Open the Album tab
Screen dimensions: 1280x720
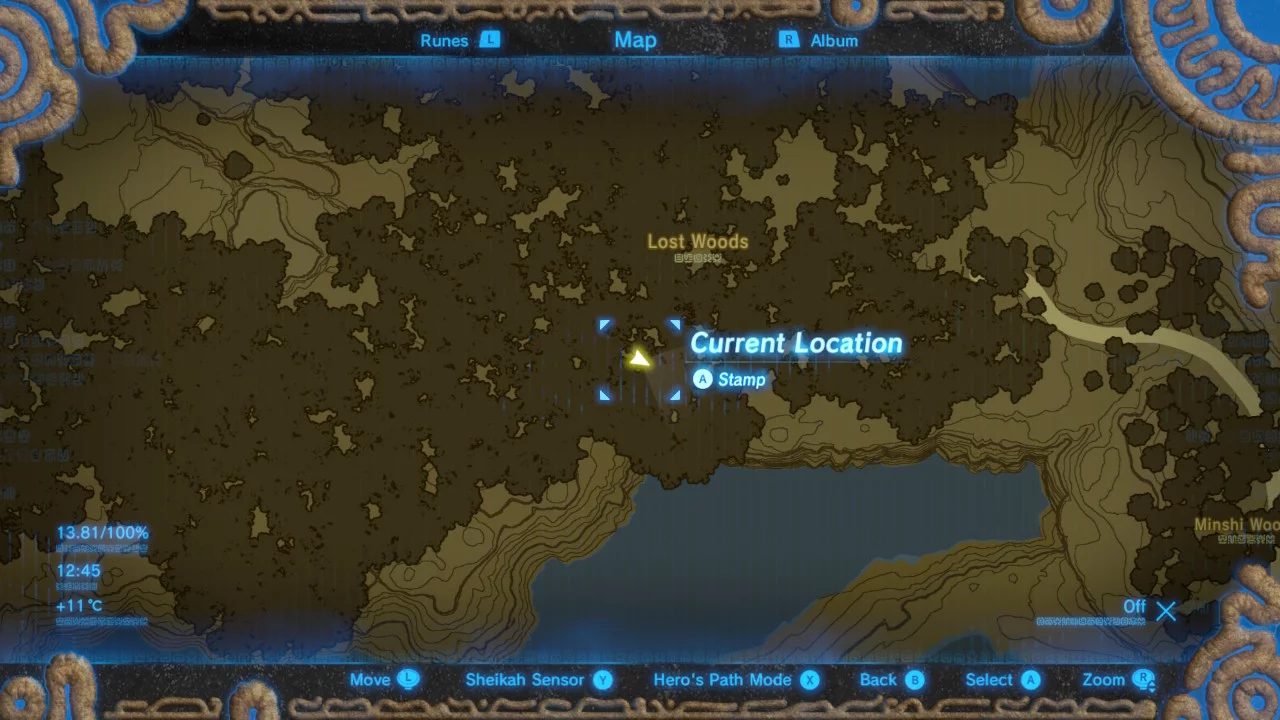click(820, 40)
